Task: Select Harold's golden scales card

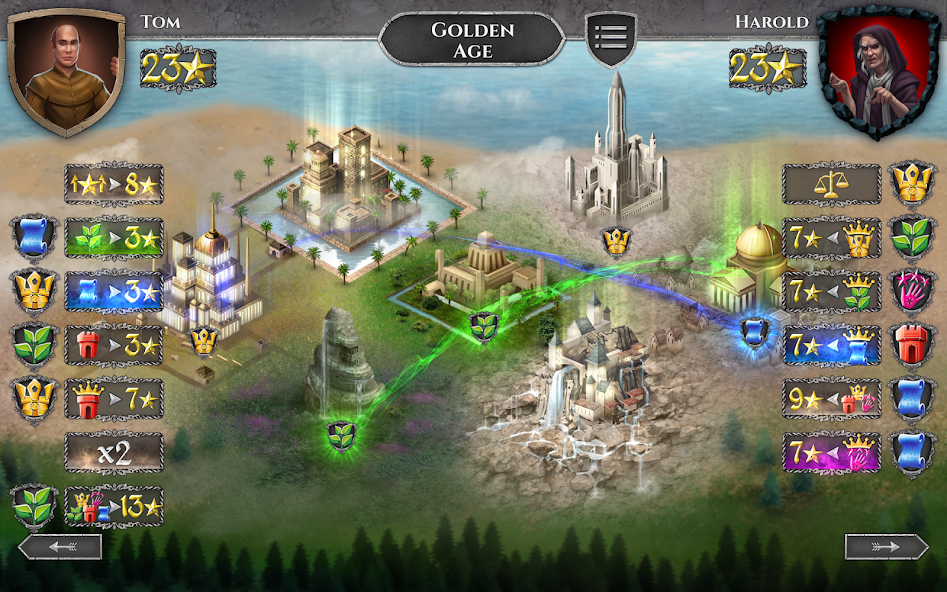Action: tap(831, 184)
